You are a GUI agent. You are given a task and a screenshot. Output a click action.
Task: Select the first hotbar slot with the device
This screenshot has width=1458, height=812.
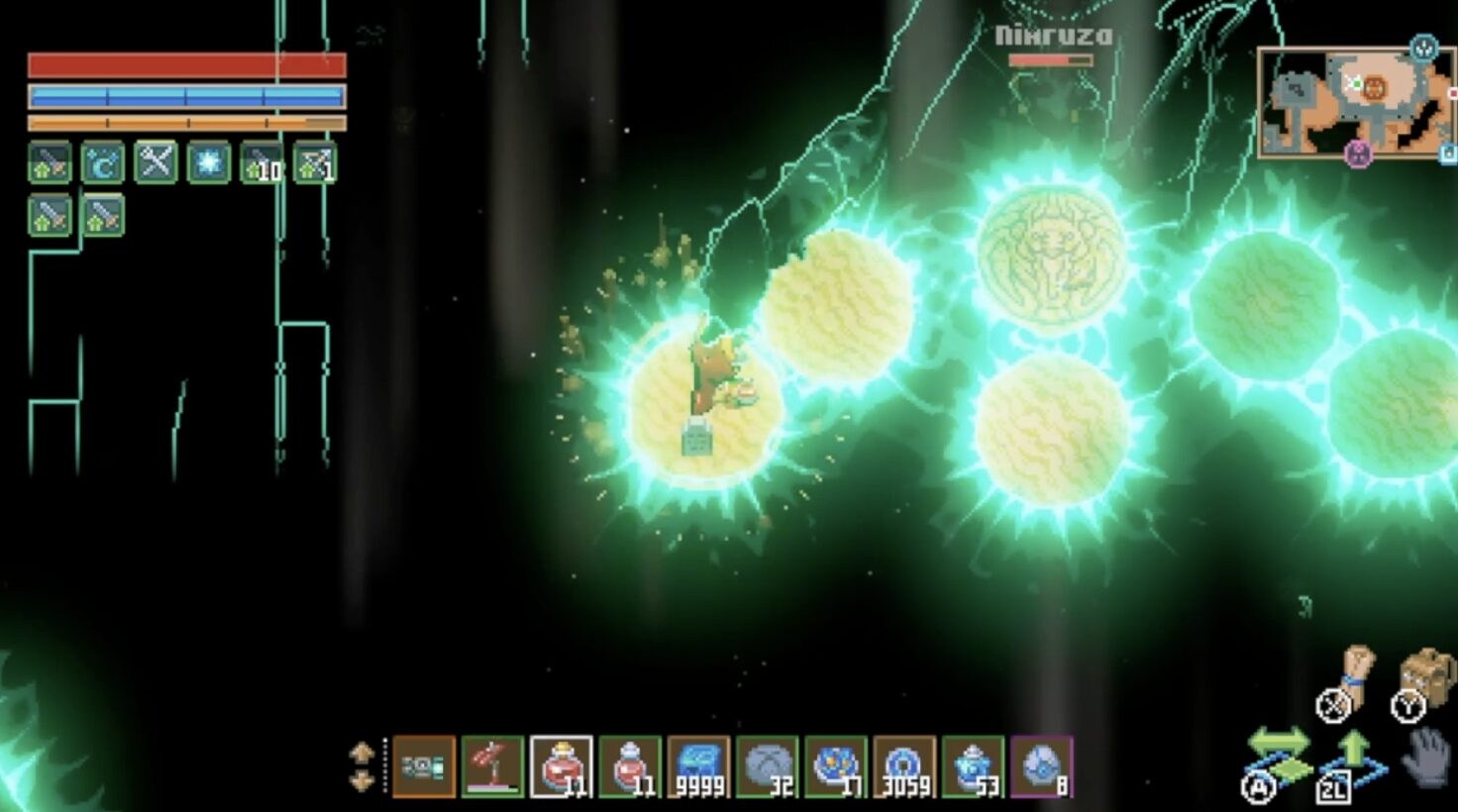(x=424, y=766)
